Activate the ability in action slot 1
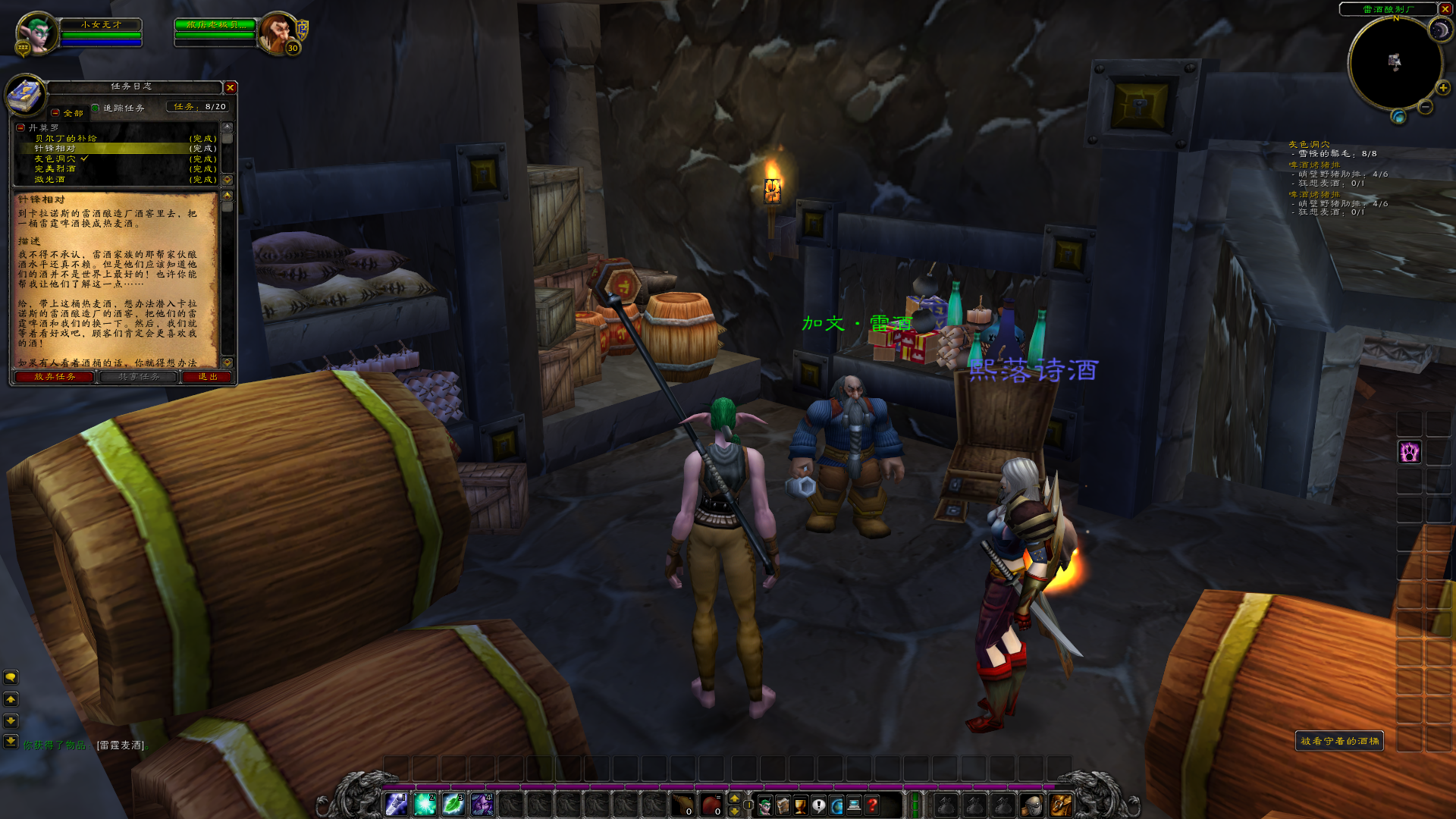This screenshot has width=1456, height=819. 396,805
